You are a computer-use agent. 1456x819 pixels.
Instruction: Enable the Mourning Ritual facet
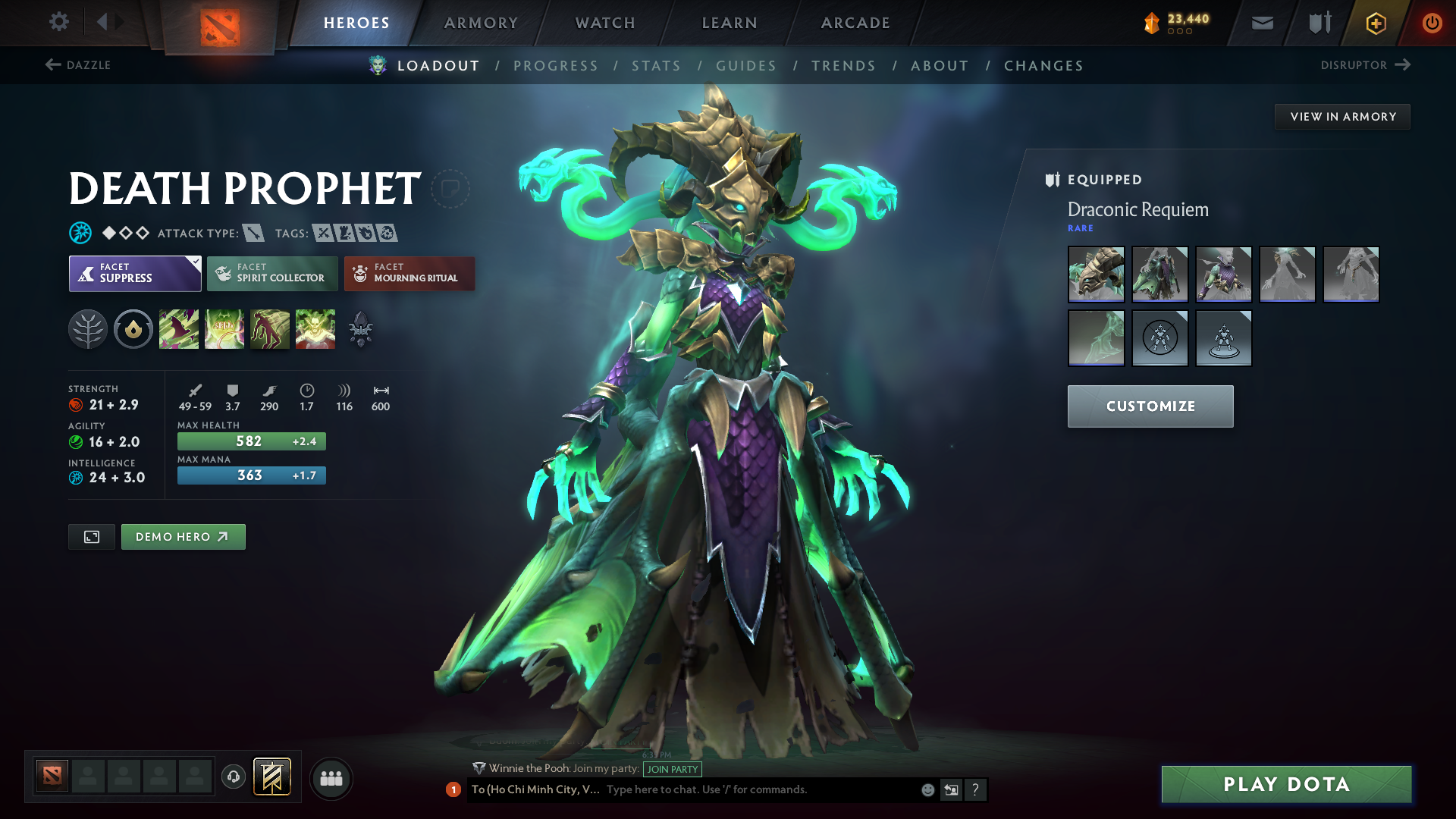tap(409, 273)
